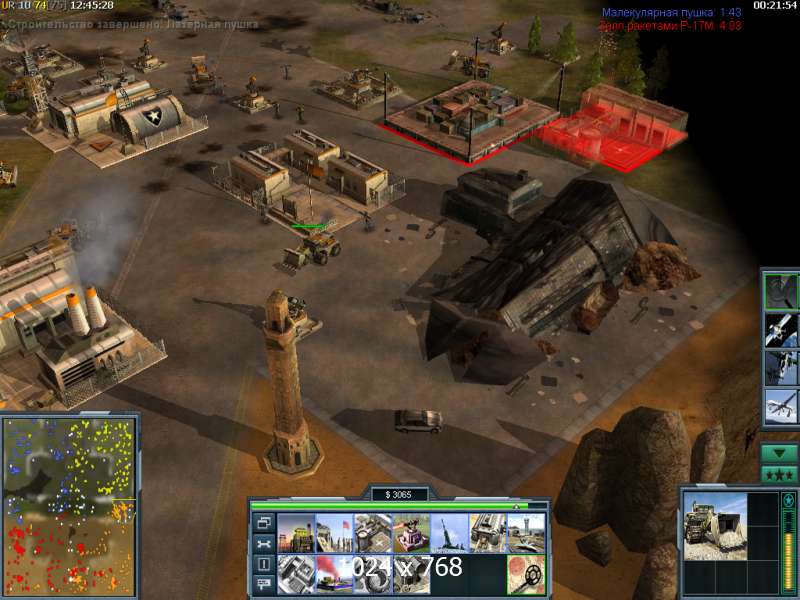Launch the satellite special power
This screenshot has width=800, height=600.
click(780, 329)
